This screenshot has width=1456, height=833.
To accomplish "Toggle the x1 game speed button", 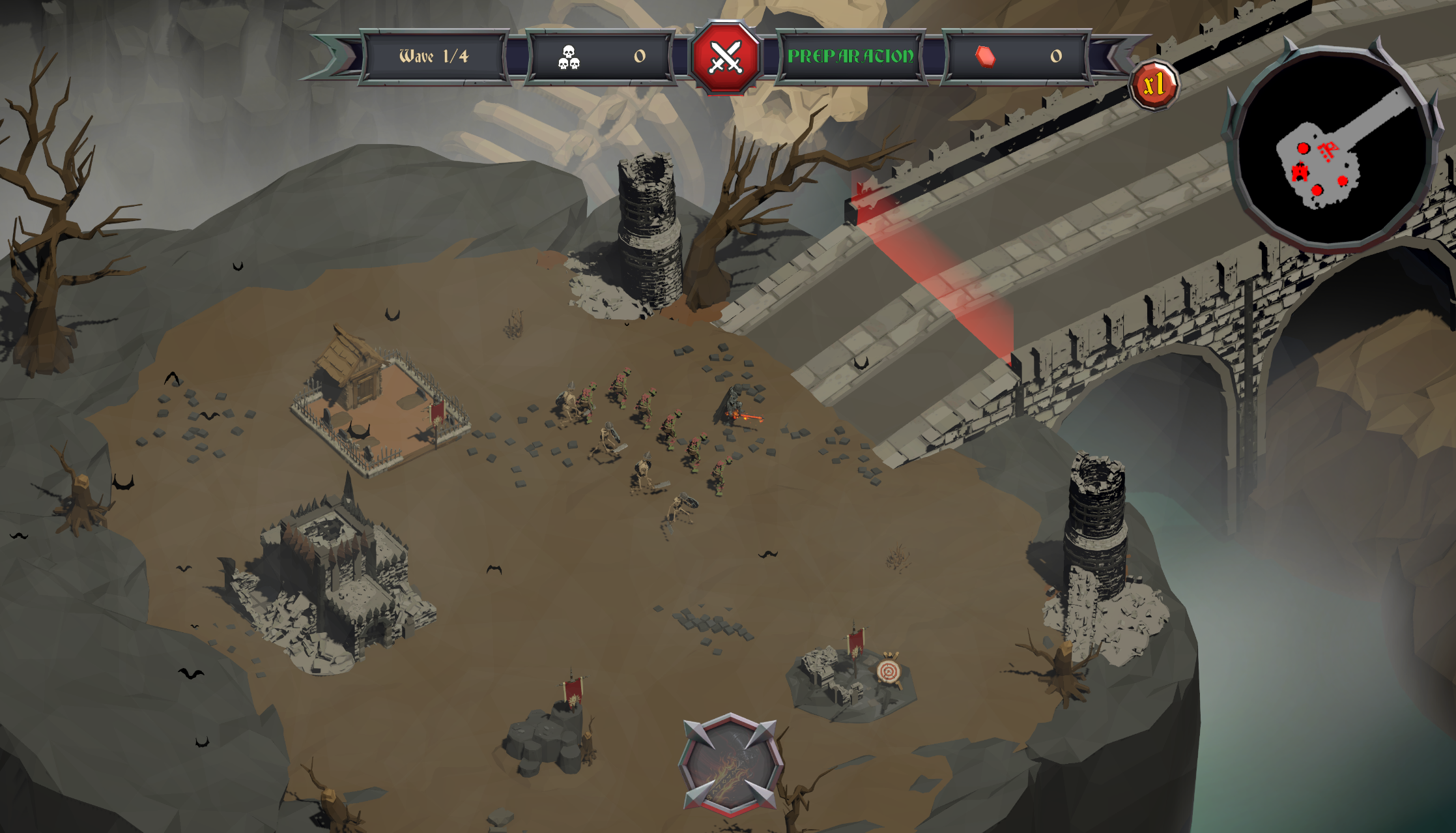I will tap(1154, 85).
